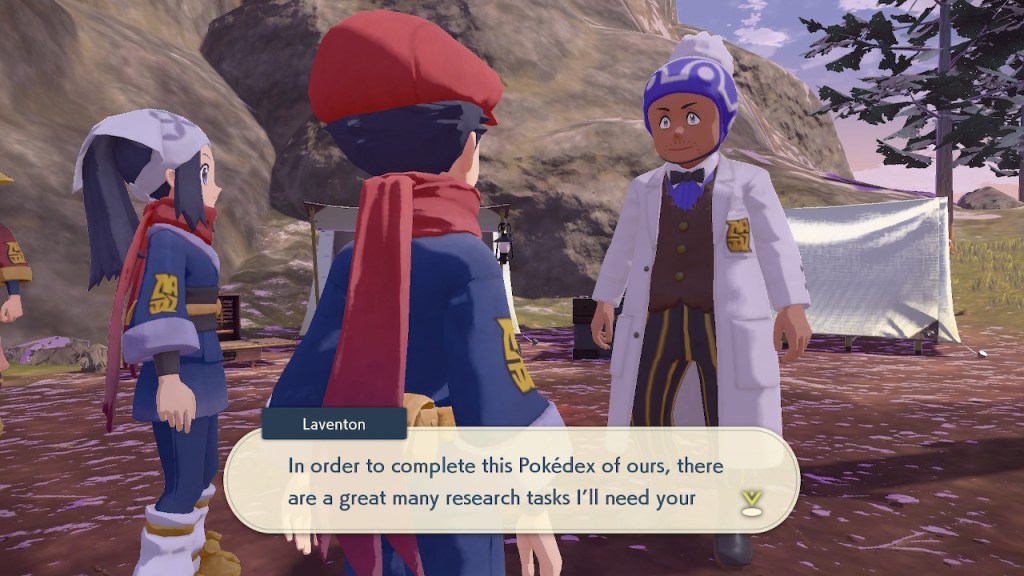The image size is (1024, 576).
Task: Advance the dialogue with the yellow continue arrow
Action: pyautogui.click(x=751, y=503)
